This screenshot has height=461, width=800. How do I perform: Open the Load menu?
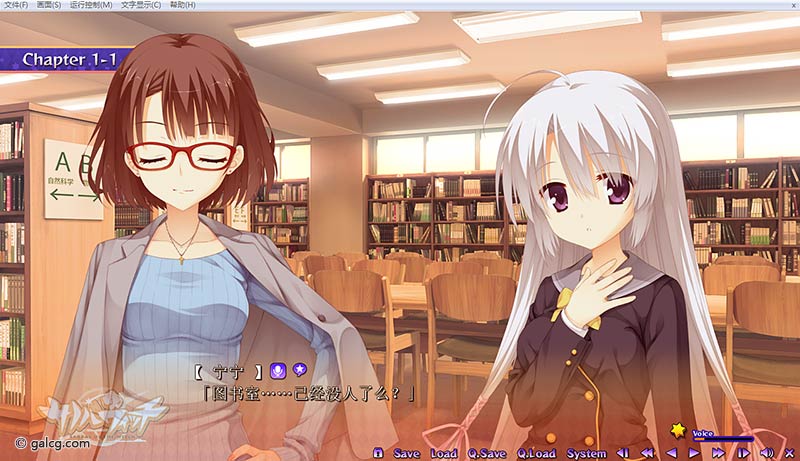click(x=443, y=453)
